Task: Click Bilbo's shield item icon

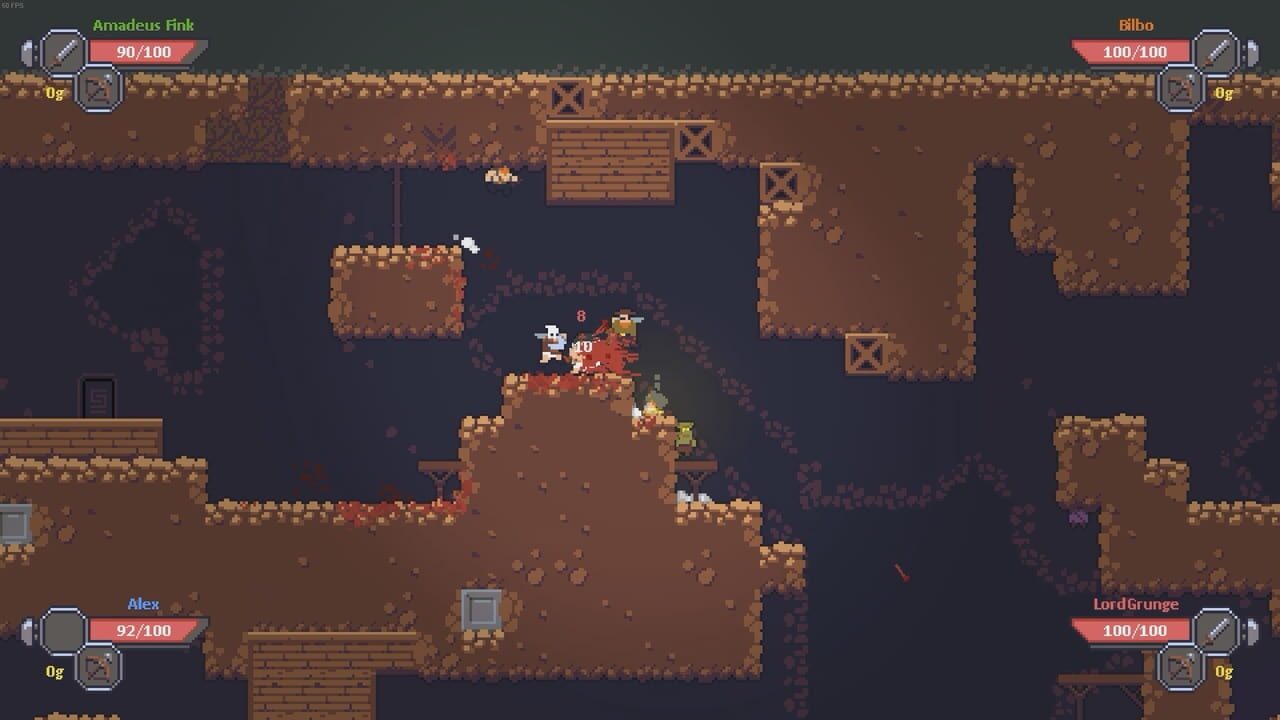Action: [x=1252, y=52]
